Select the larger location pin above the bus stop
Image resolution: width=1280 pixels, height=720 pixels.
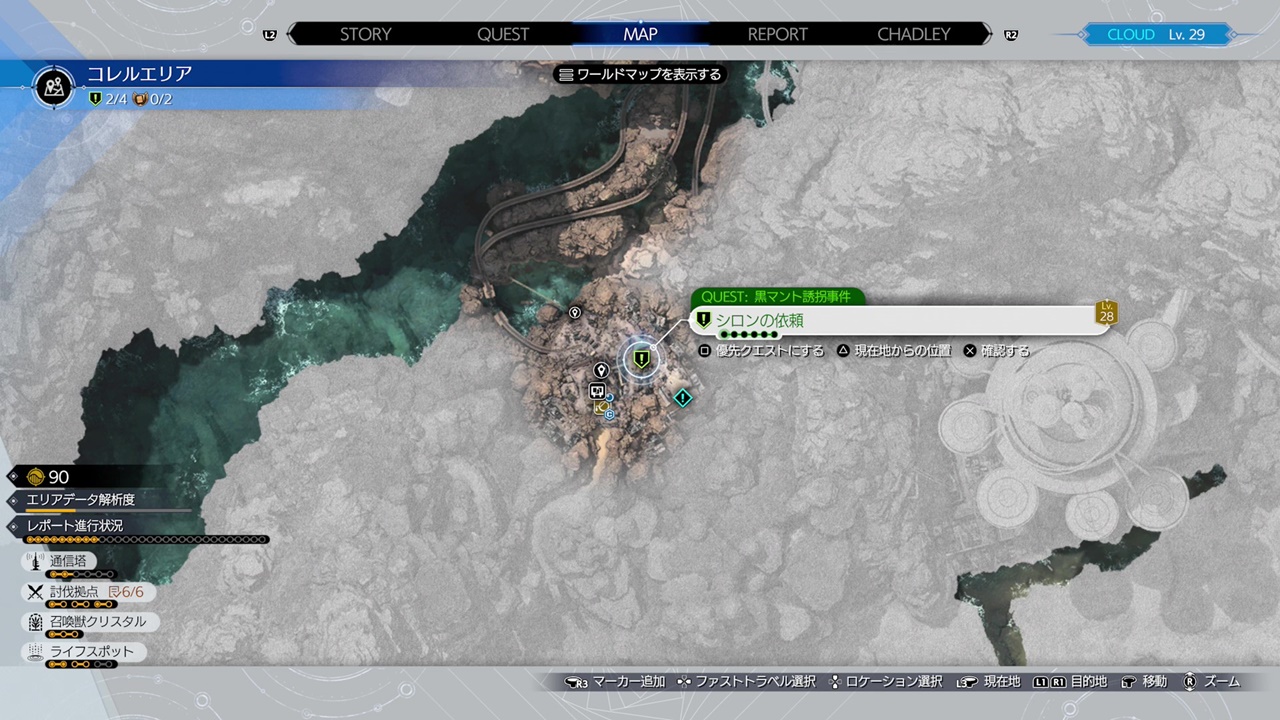tap(601, 371)
